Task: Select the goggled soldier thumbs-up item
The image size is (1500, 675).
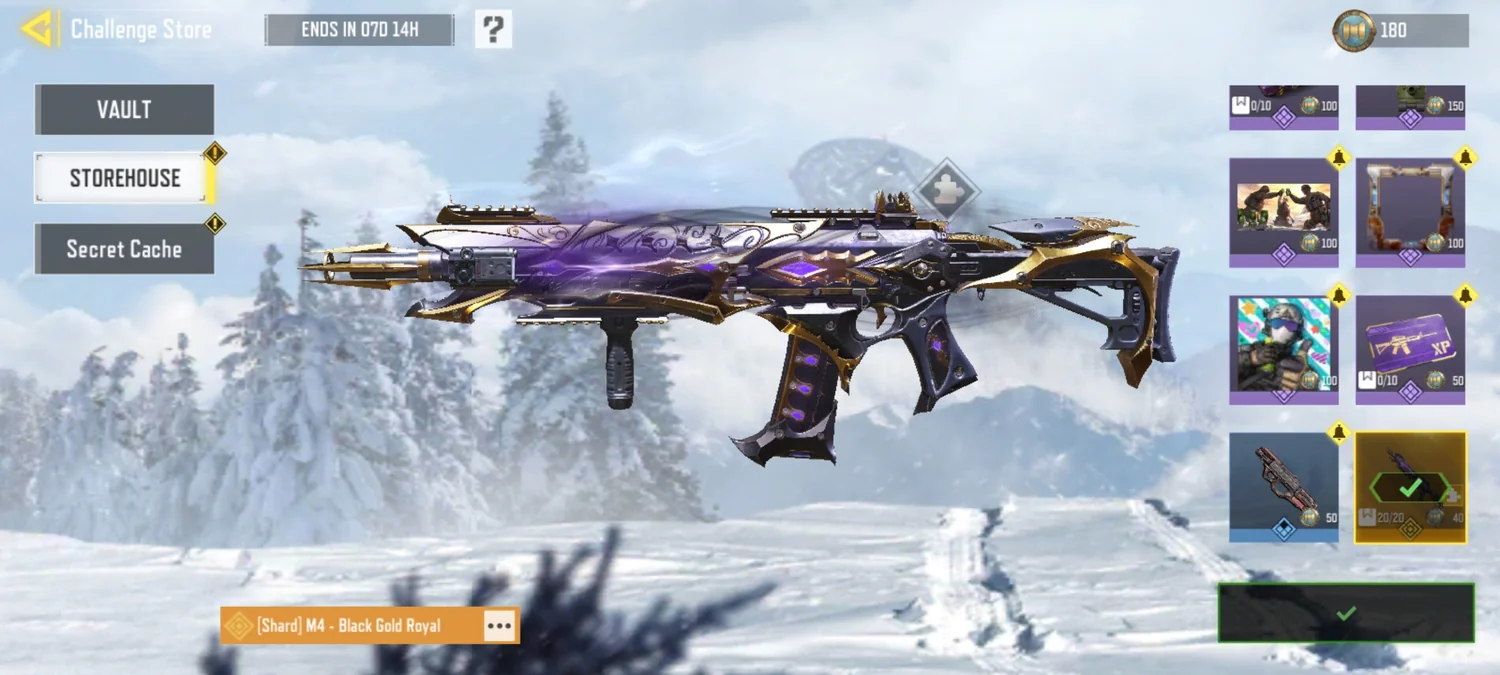Action: 1283,350
